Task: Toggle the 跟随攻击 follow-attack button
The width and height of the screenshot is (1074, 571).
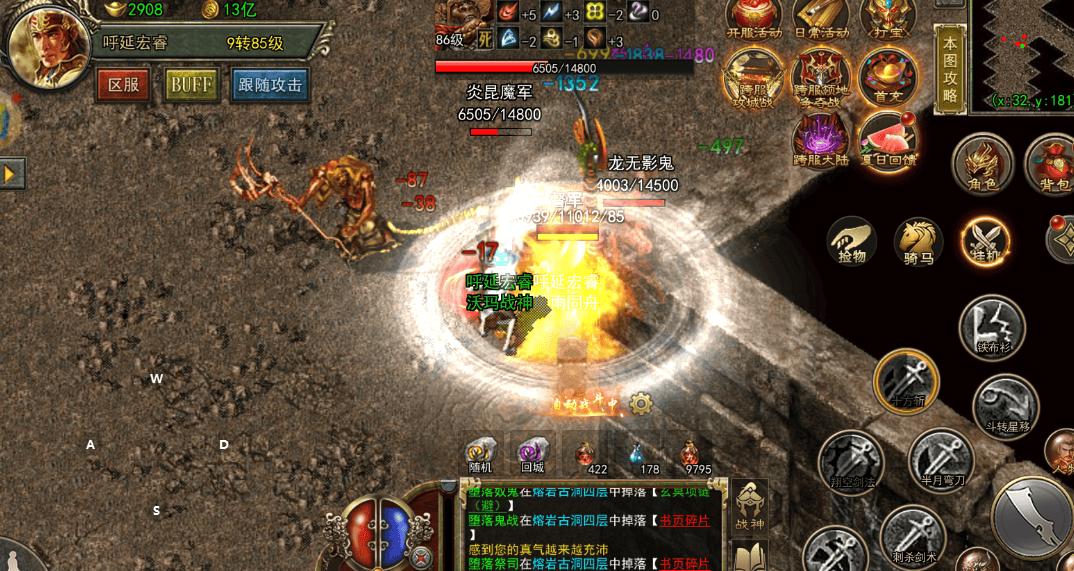Action: [x=270, y=85]
